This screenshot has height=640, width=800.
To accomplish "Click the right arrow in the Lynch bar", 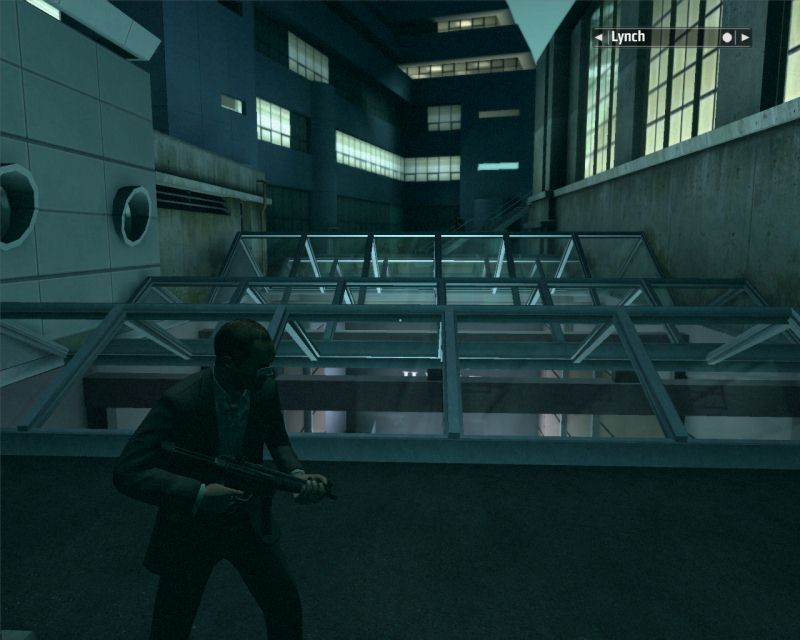I will click(743, 38).
